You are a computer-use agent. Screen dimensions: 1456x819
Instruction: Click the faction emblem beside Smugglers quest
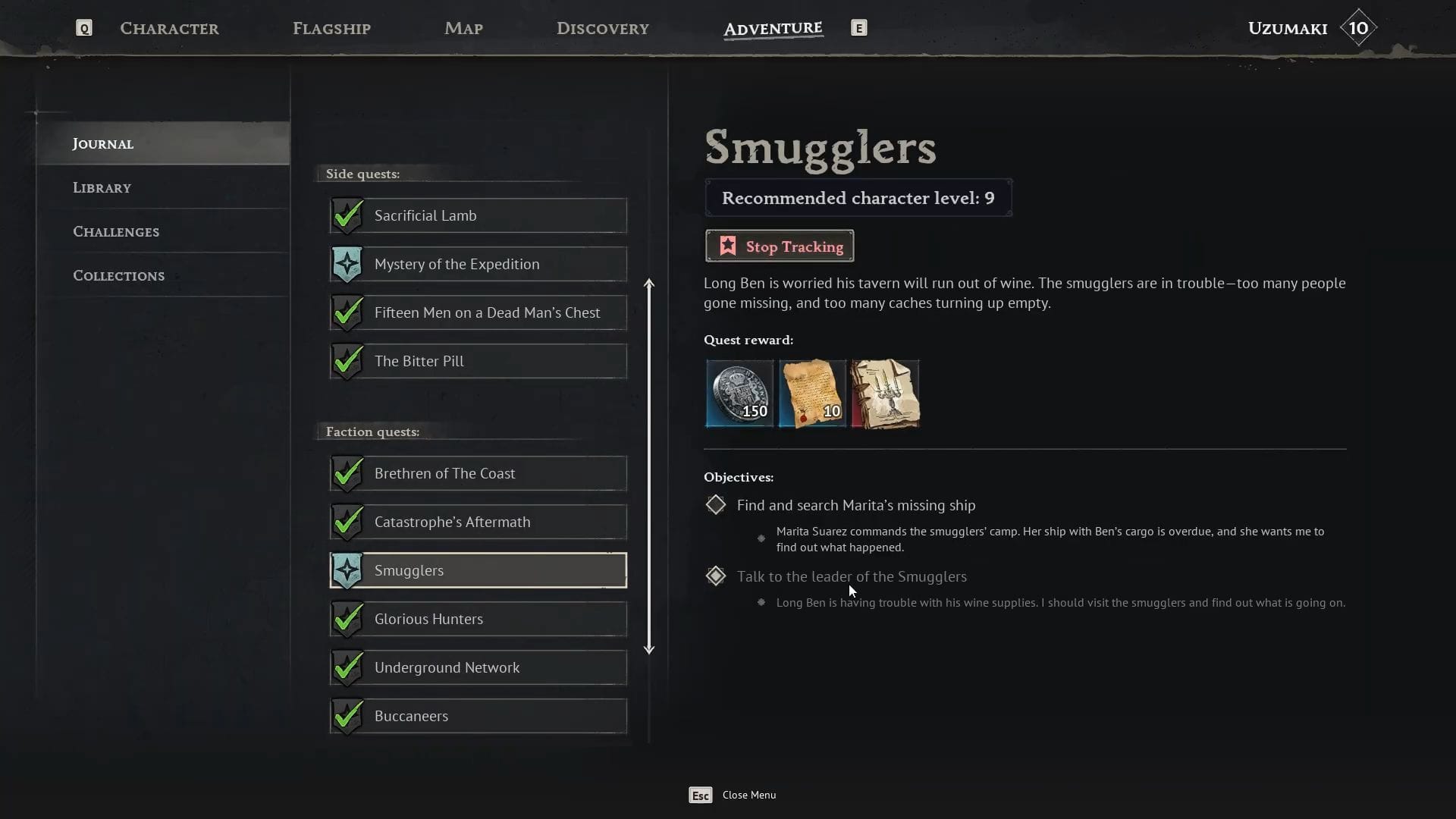pos(347,570)
